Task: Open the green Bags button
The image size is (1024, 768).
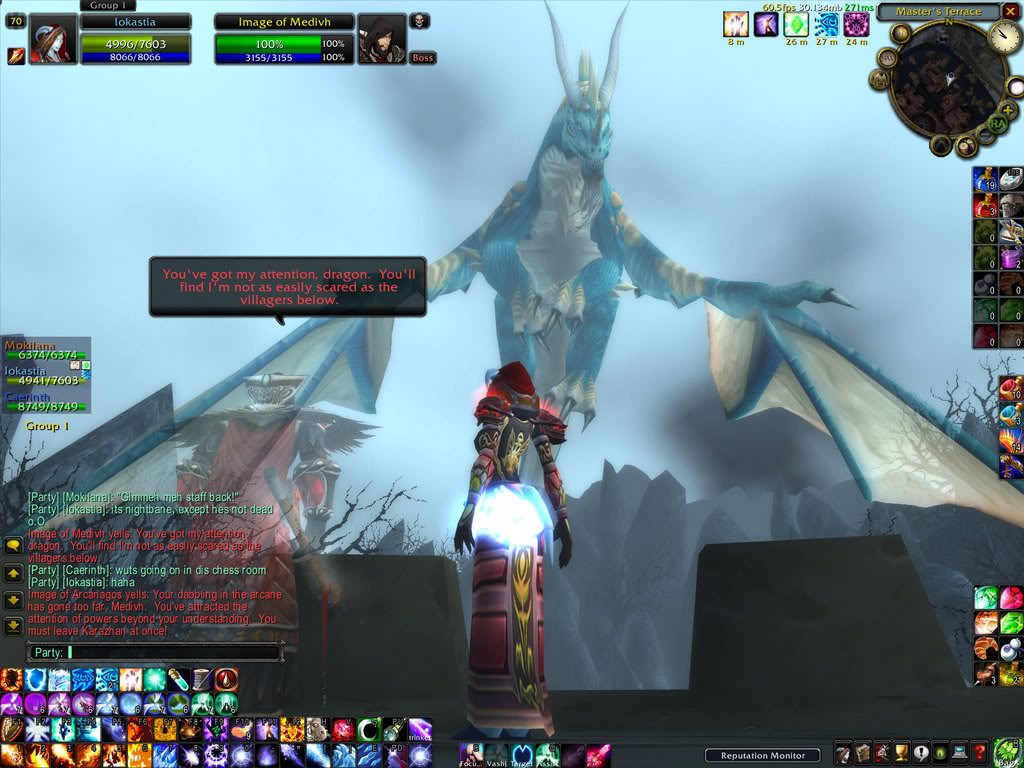Action: click(1005, 753)
